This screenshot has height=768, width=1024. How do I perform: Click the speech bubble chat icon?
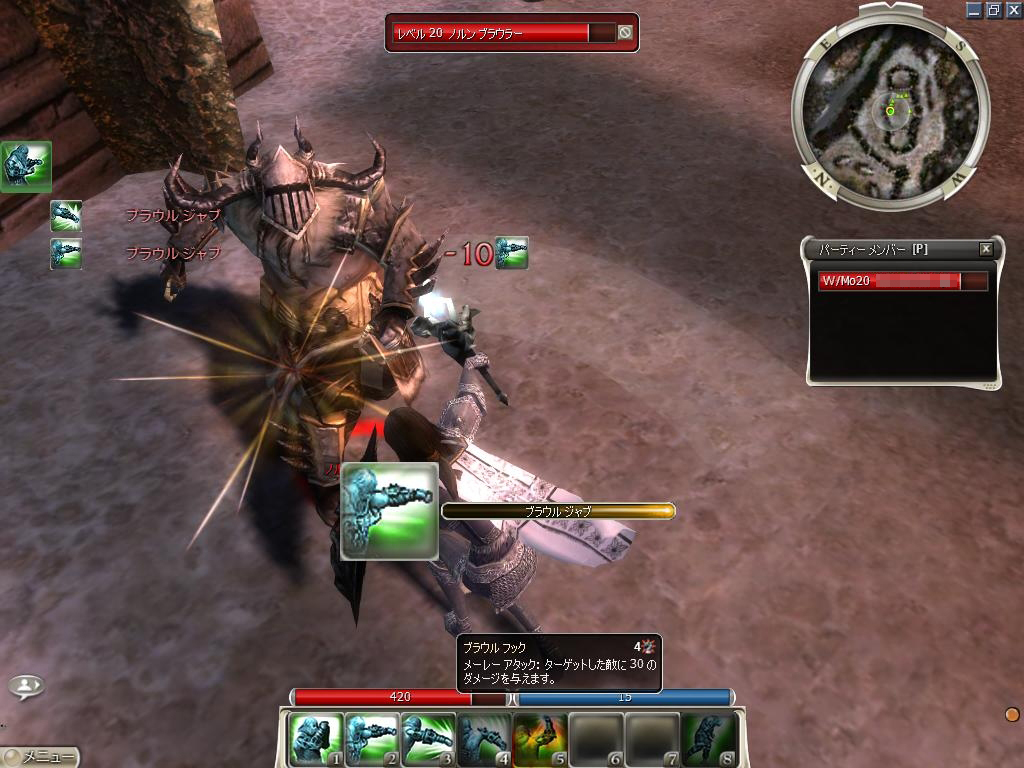27,686
